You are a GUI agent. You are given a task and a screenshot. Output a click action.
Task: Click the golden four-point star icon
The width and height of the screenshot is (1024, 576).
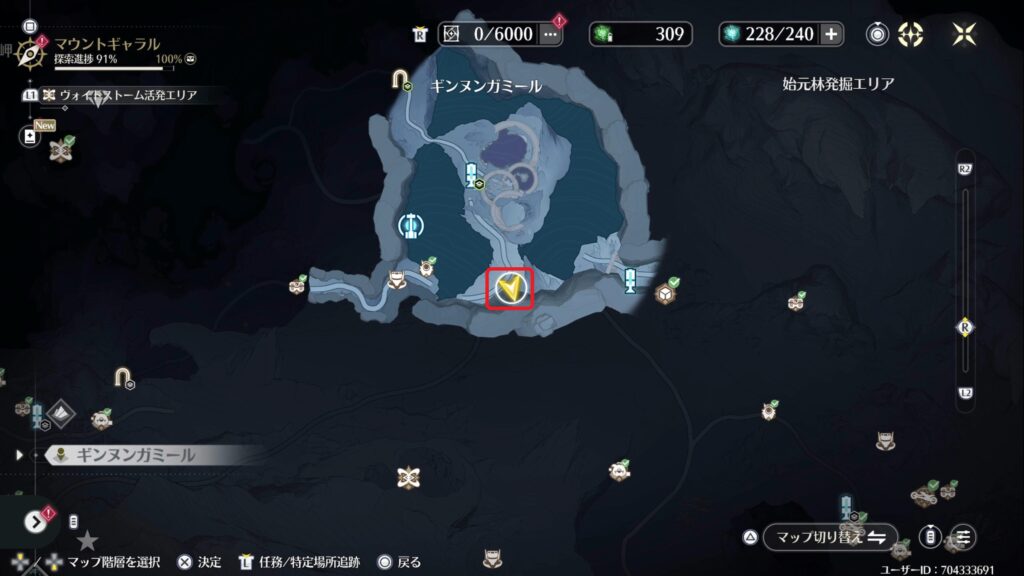(964, 34)
